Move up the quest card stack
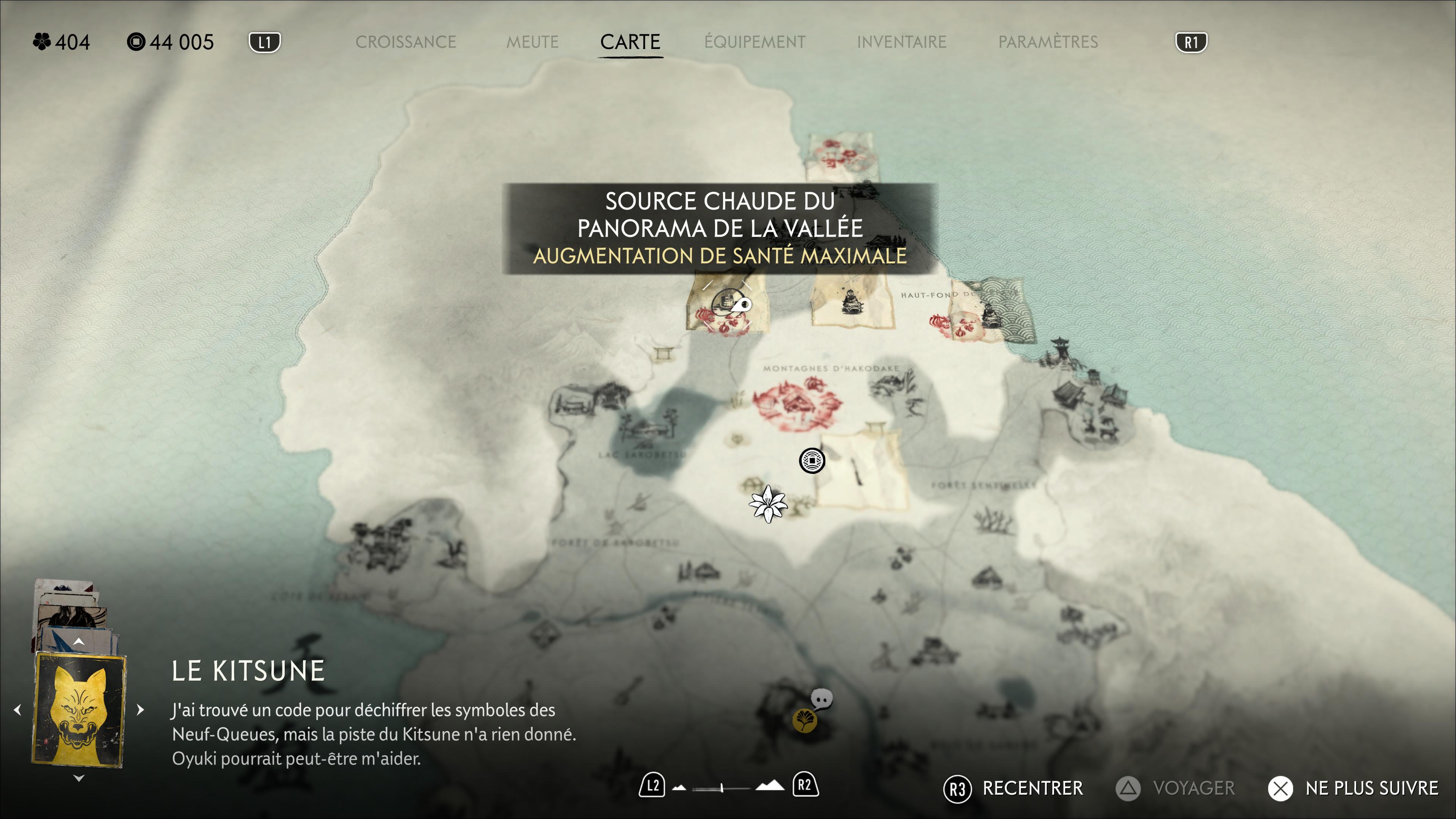The height and width of the screenshot is (819, 1456). [79, 642]
